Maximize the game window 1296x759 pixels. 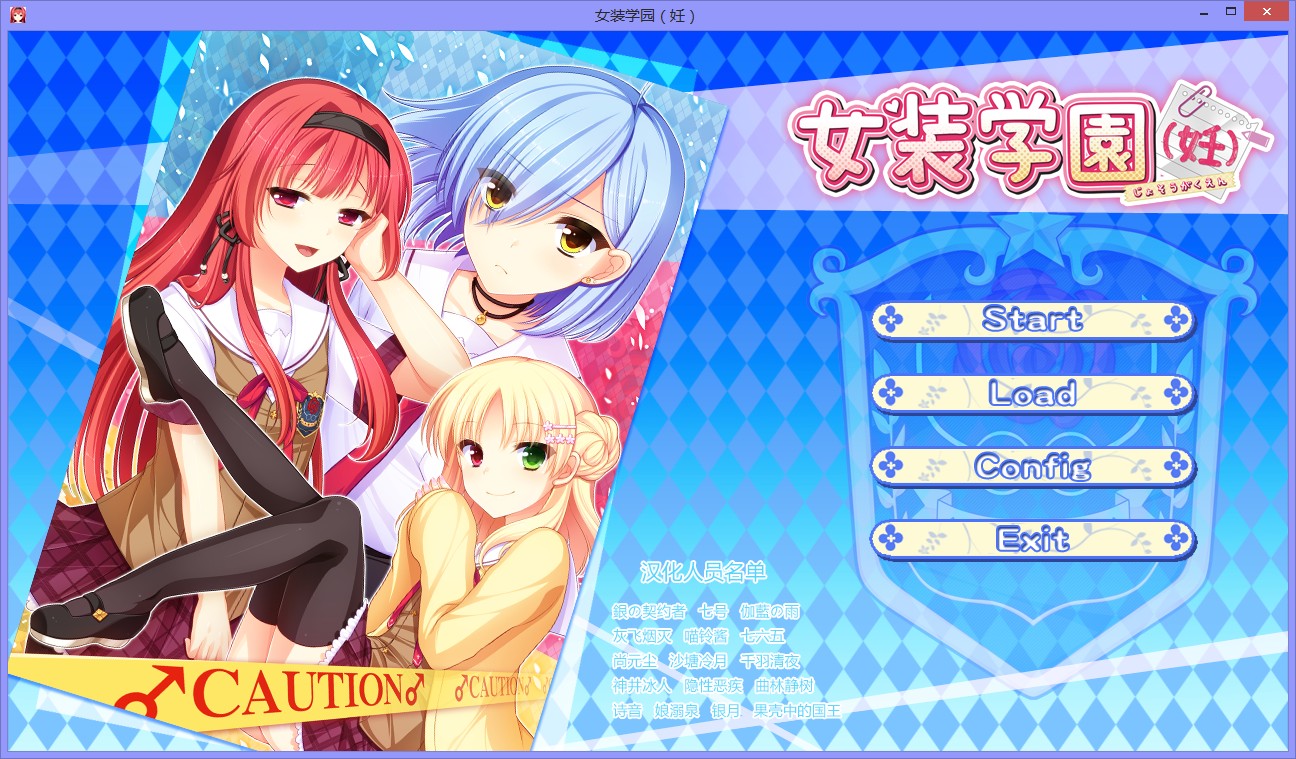[1232, 12]
